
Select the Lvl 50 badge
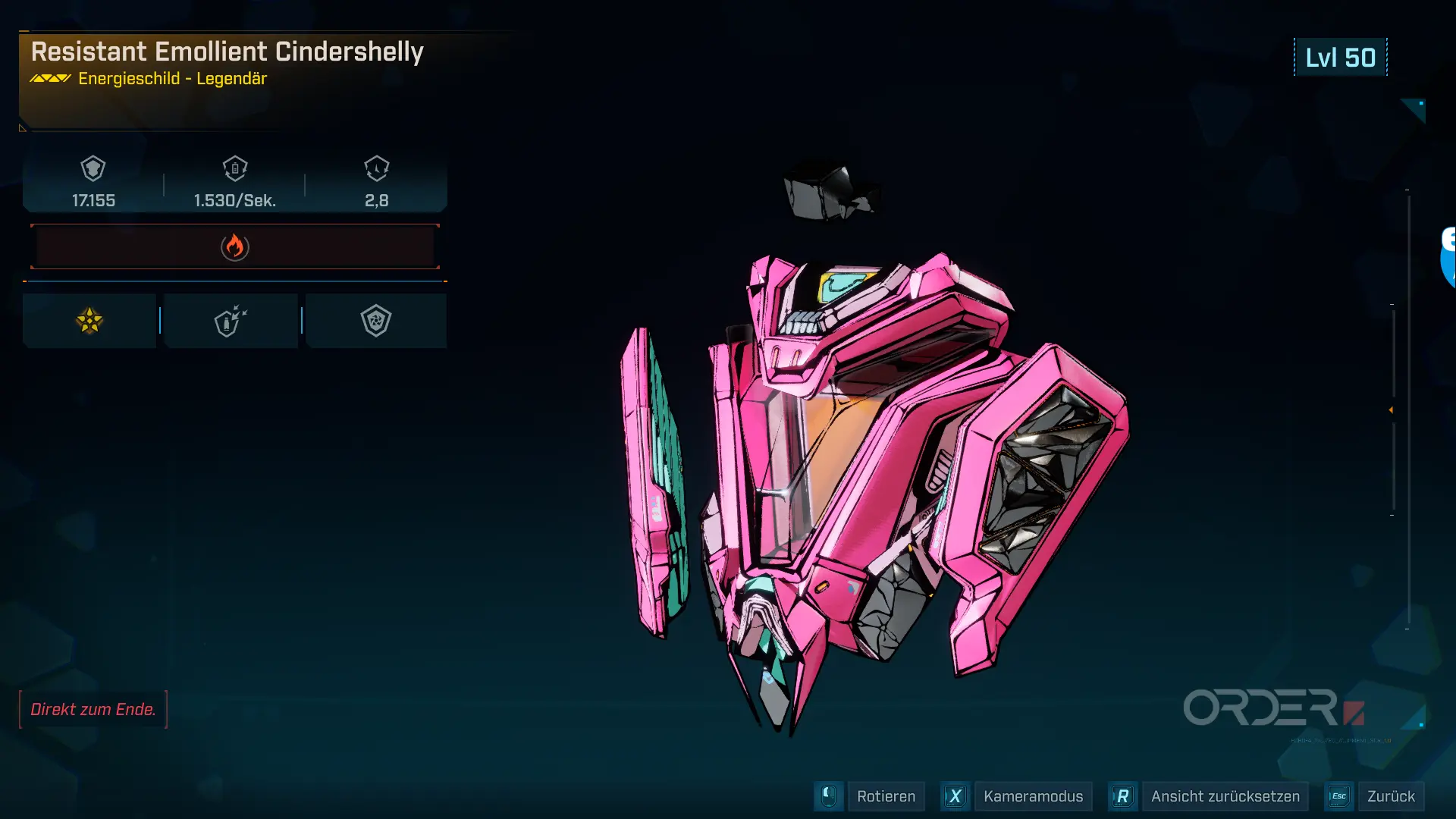pos(1340,57)
